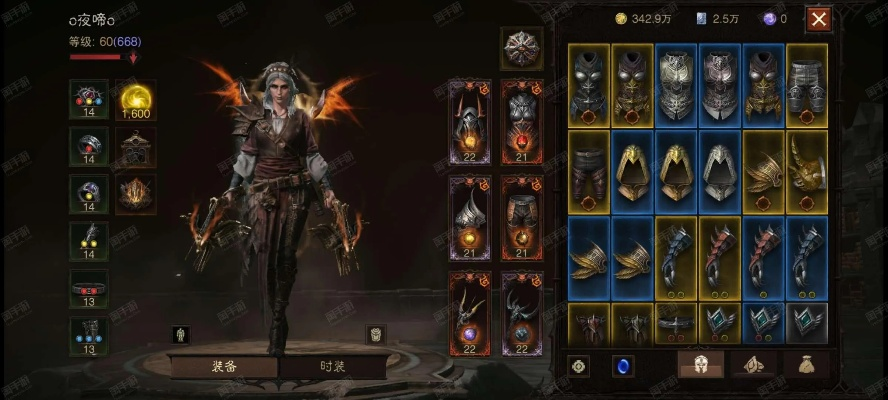888x400 pixels.
Task: Click the blue gem button under the bag
Action: coord(623,366)
